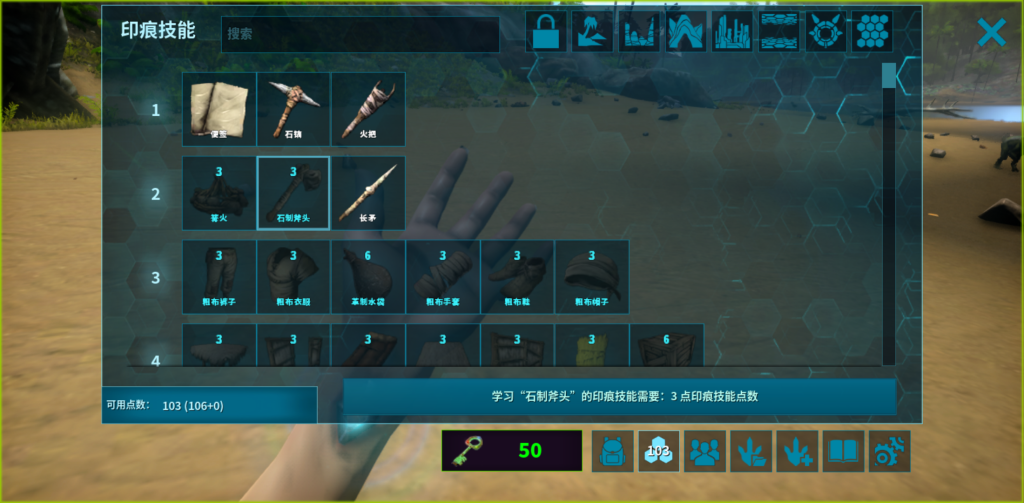Open the open-book journal
This screenshot has width=1024, height=503.
tap(843, 451)
